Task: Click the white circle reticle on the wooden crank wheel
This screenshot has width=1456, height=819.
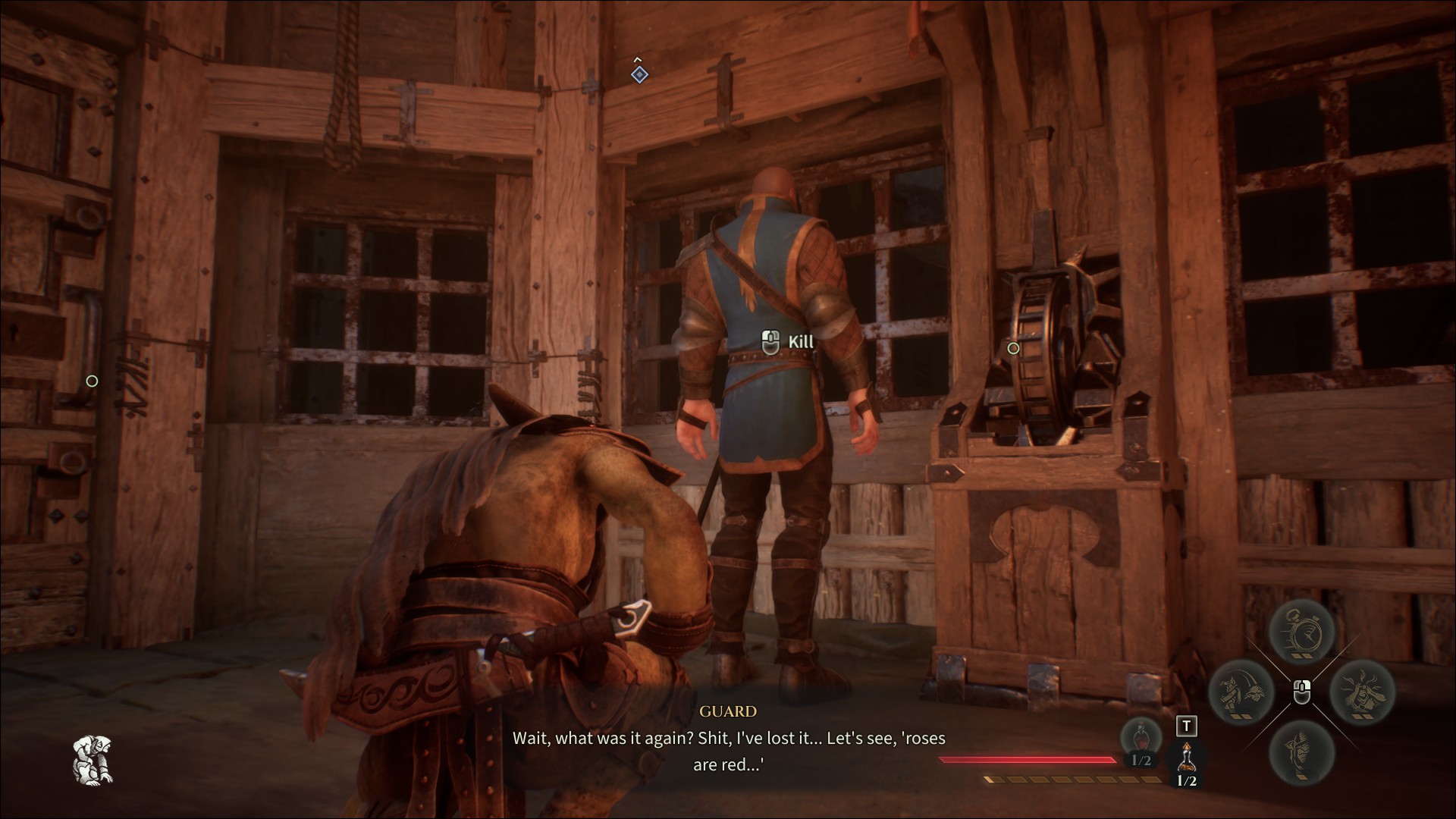Action: pyautogui.click(x=1013, y=348)
